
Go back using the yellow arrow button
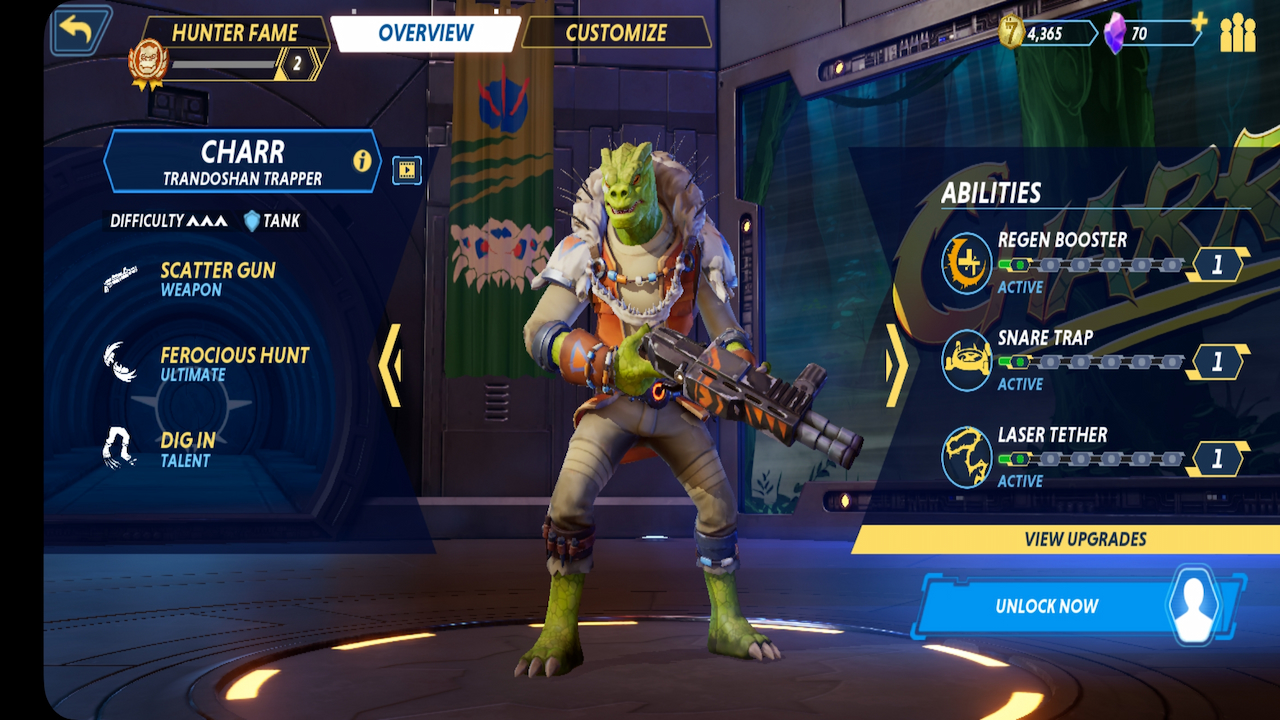(x=77, y=32)
